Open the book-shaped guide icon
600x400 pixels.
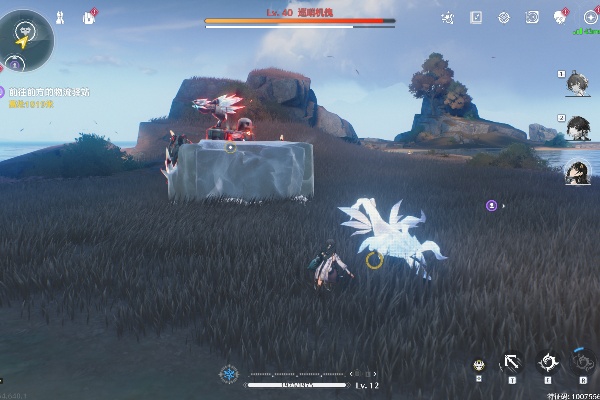point(476,17)
